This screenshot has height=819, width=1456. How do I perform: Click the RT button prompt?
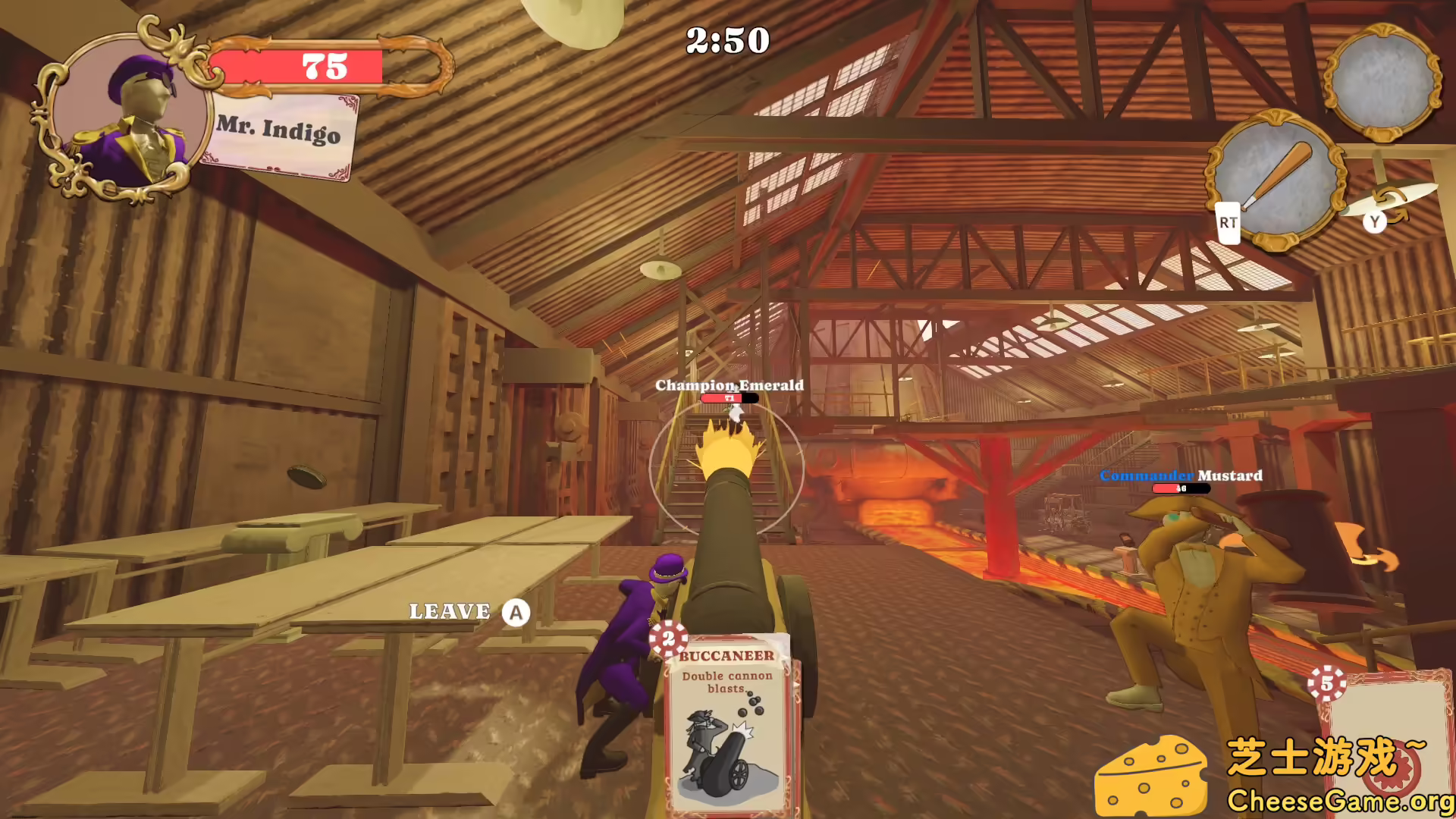pyautogui.click(x=1227, y=224)
